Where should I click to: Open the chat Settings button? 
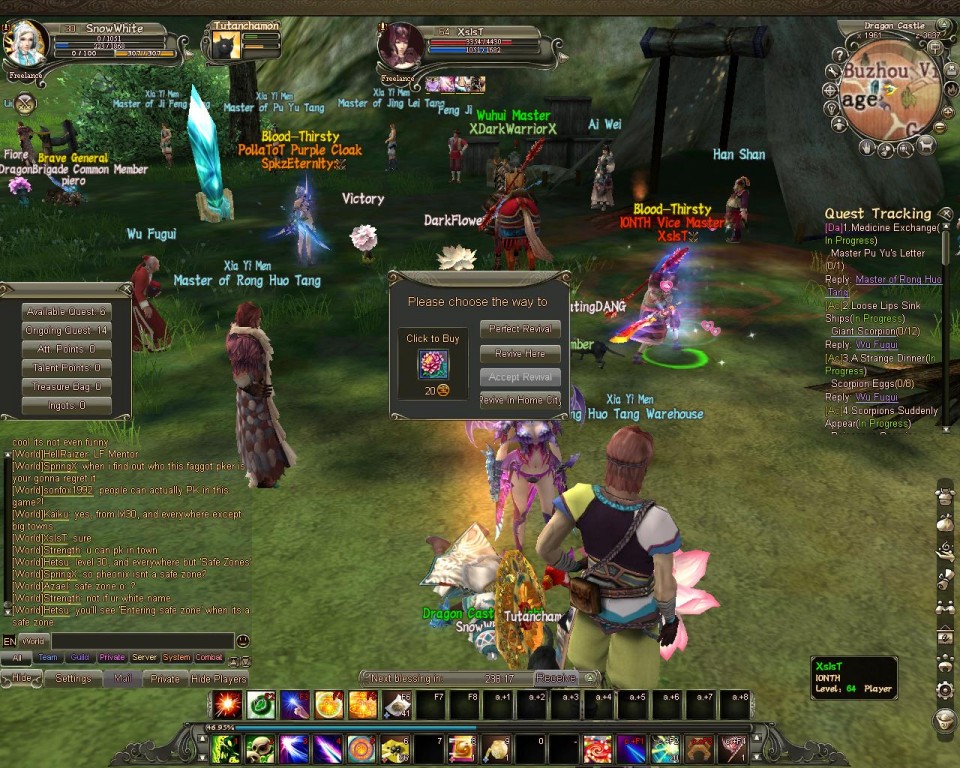(73, 678)
